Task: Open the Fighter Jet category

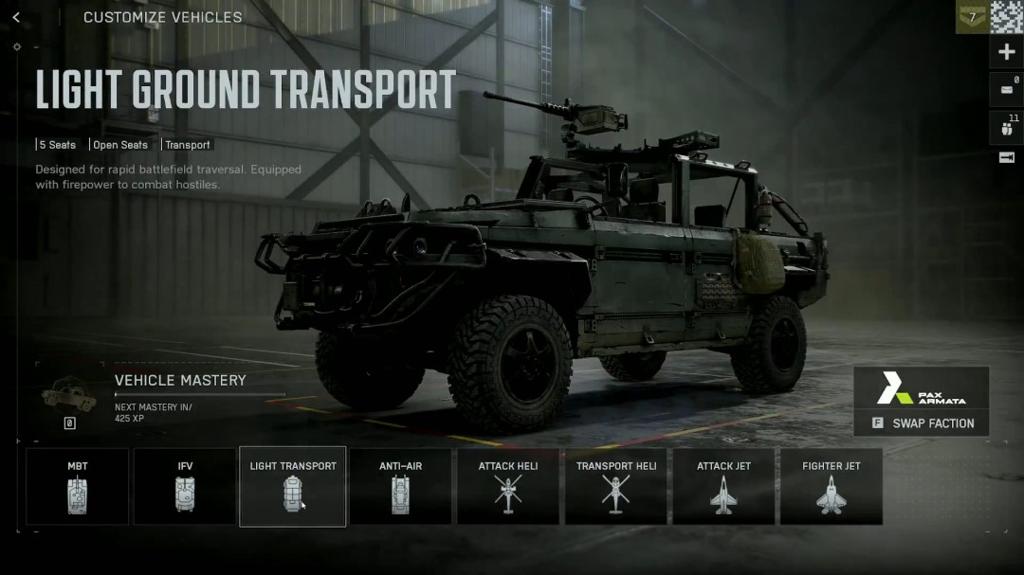Action: tap(831, 486)
